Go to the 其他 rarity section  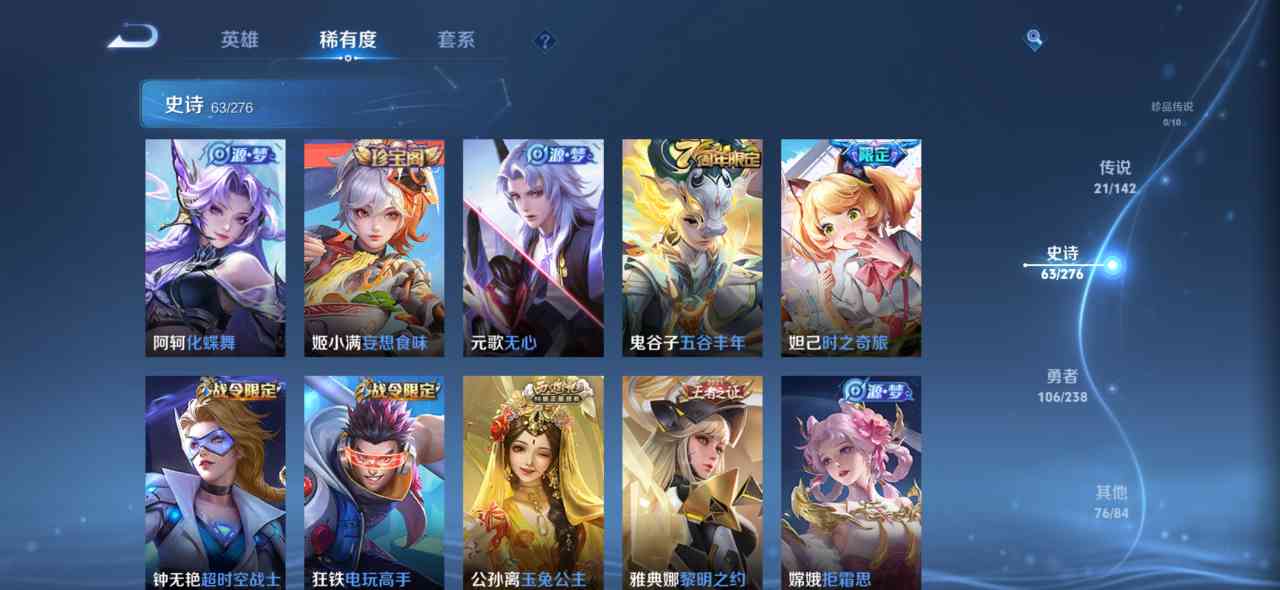pyautogui.click(x=1111, y=501)
